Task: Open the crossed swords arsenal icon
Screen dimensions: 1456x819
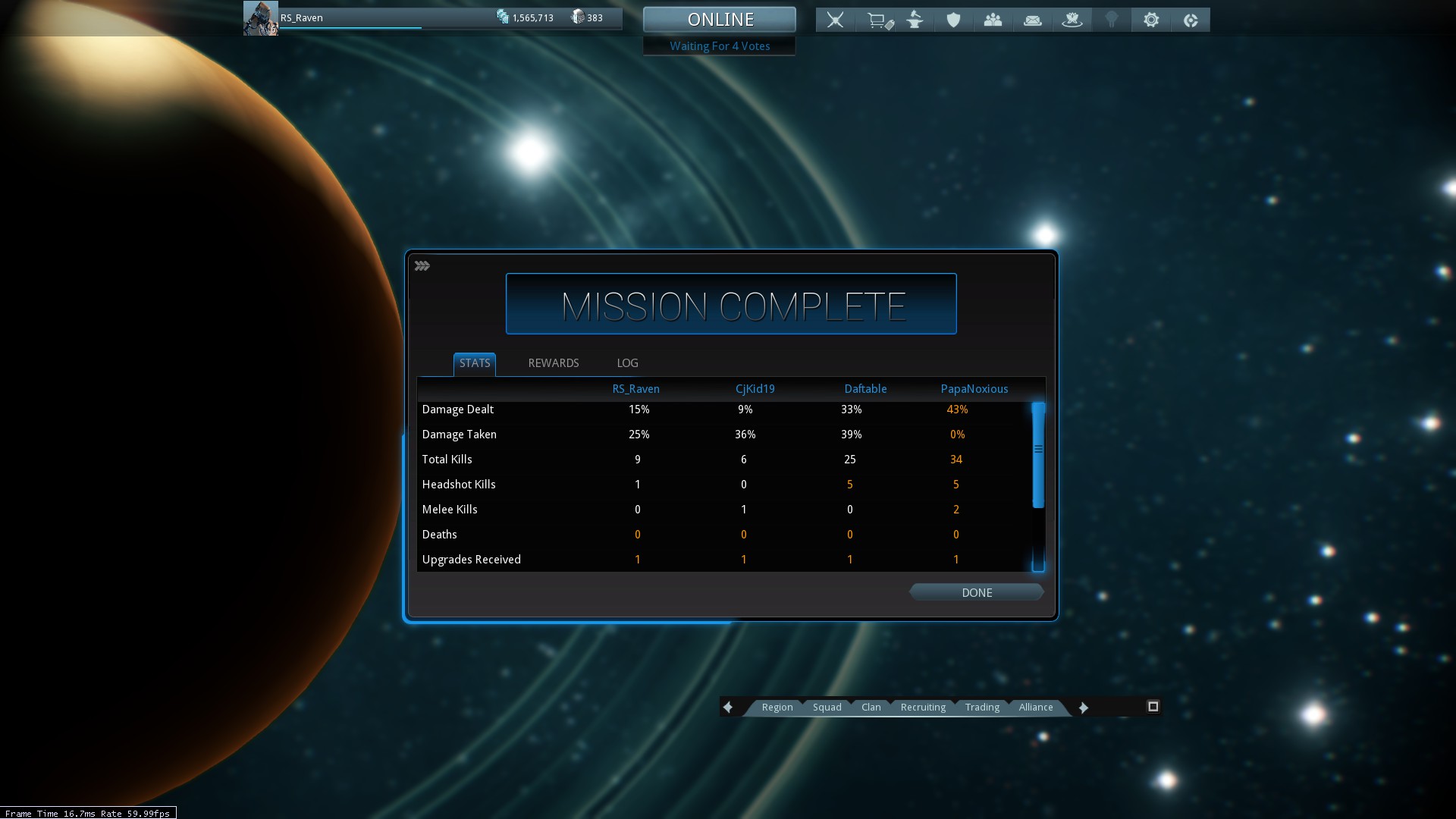Action: click(835, 20)
